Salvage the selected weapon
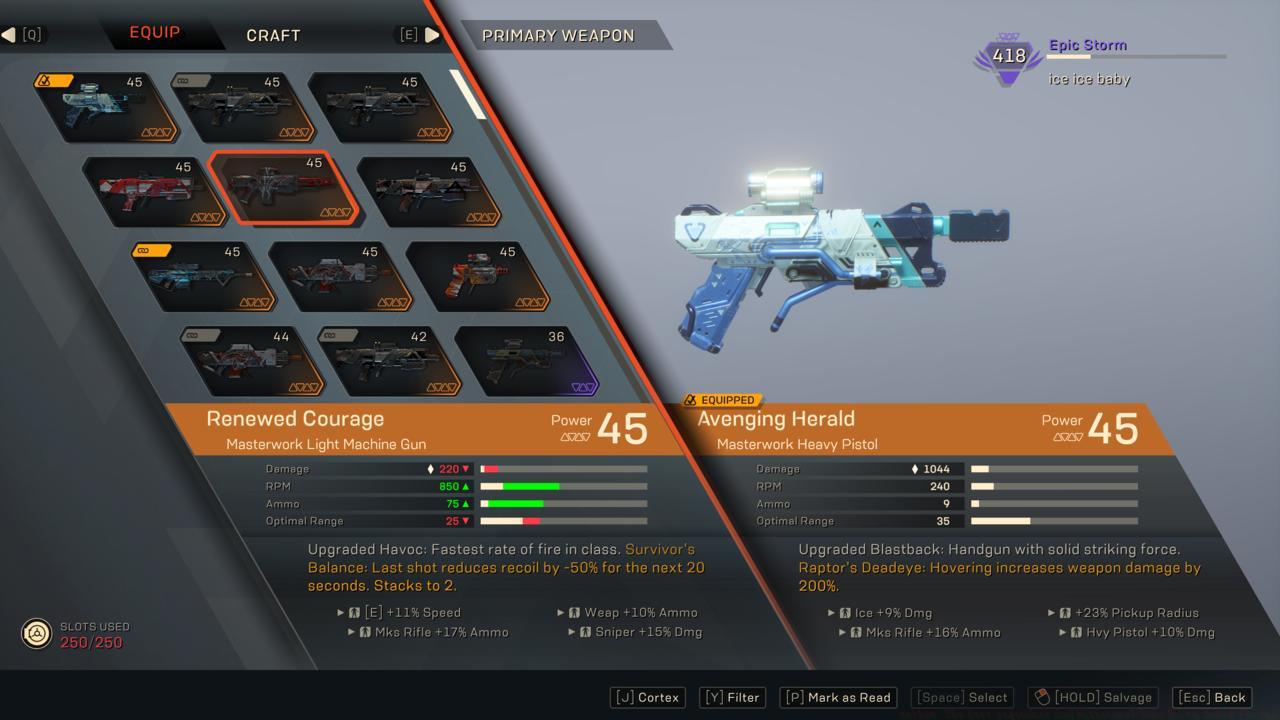This screenshot has width=1280, height=720. (1093, 697)
